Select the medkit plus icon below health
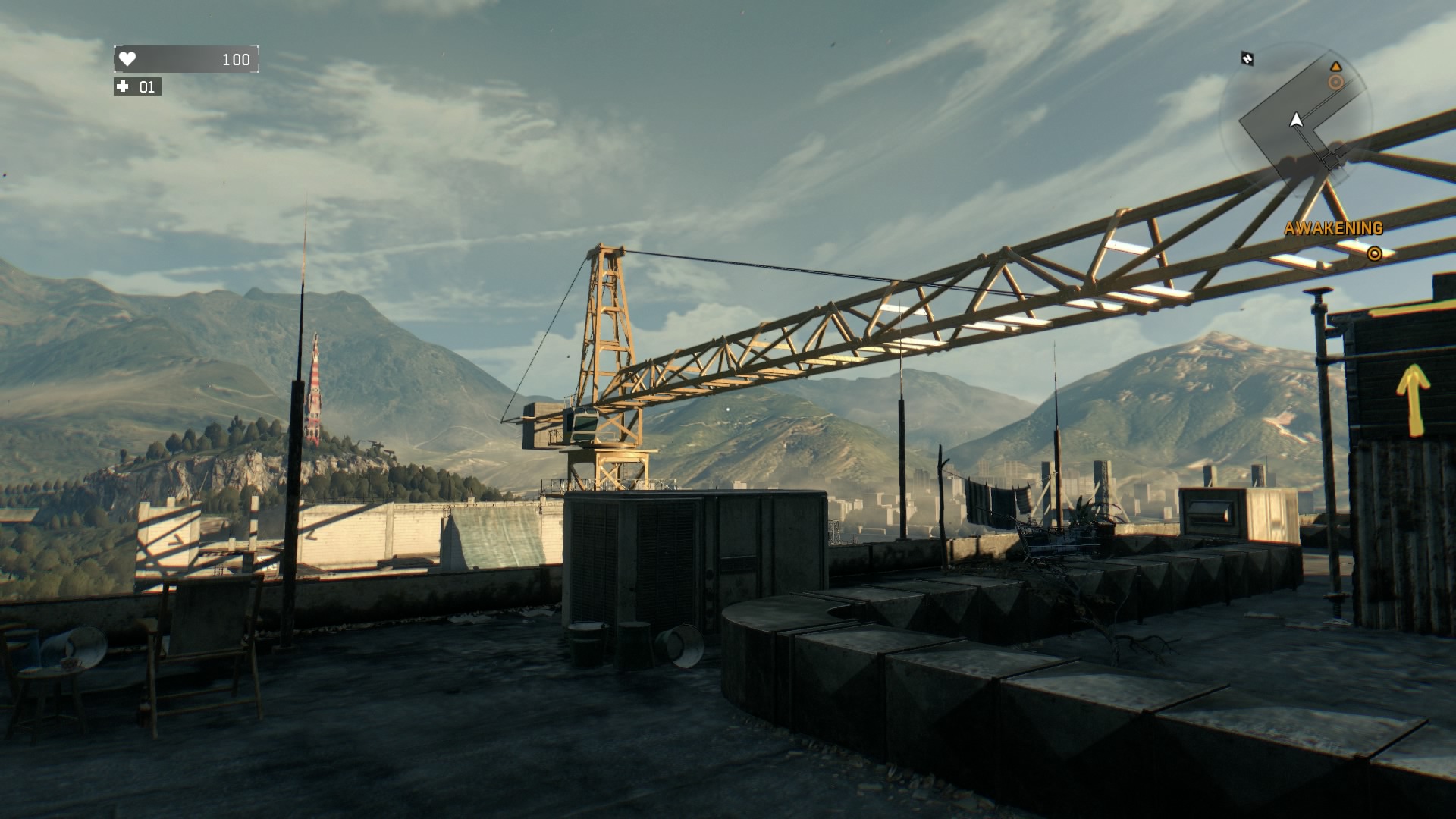 tap(123, 87)
